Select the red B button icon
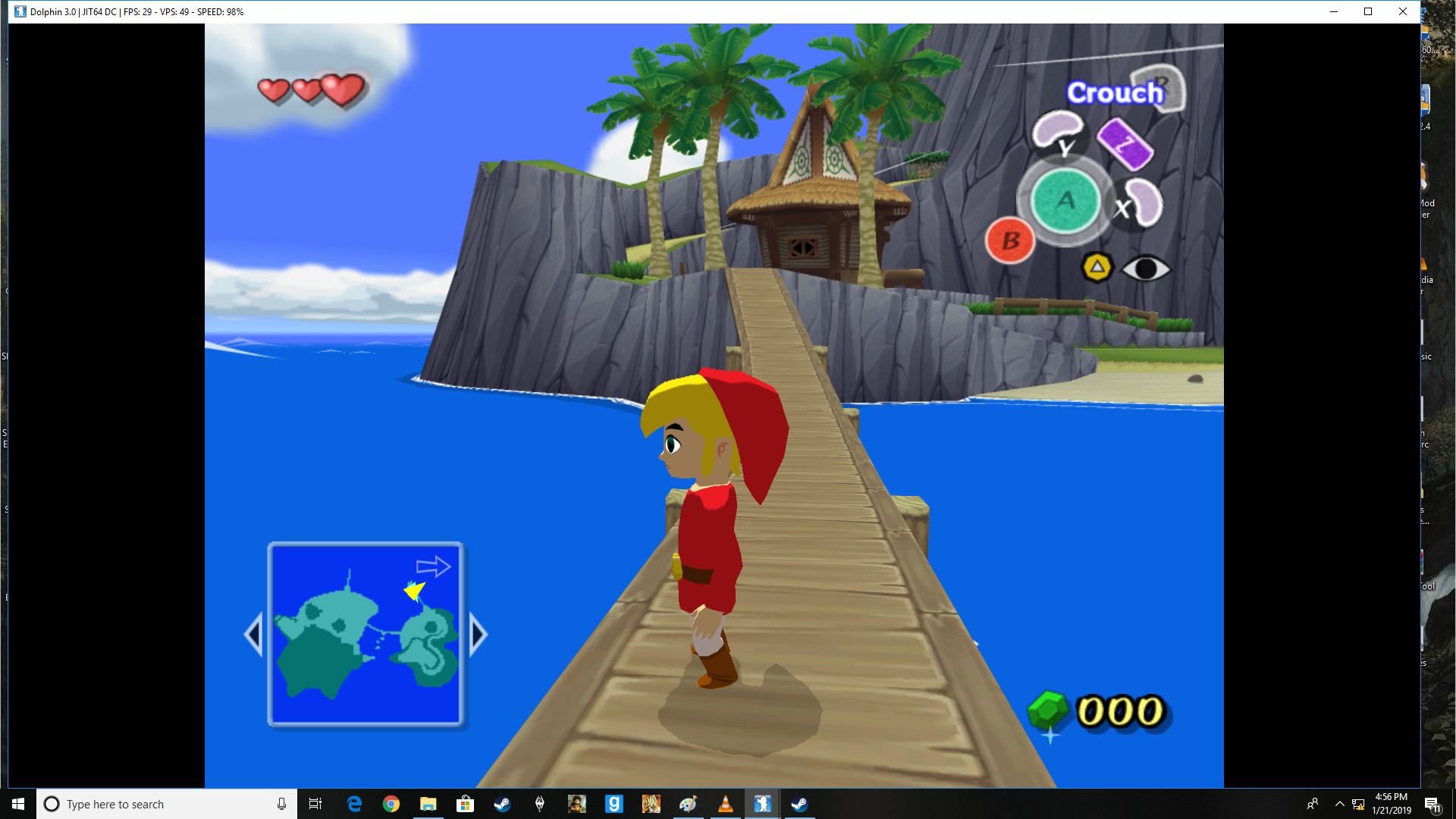Screen dimensions: 1456x819 pos(1009,240)
